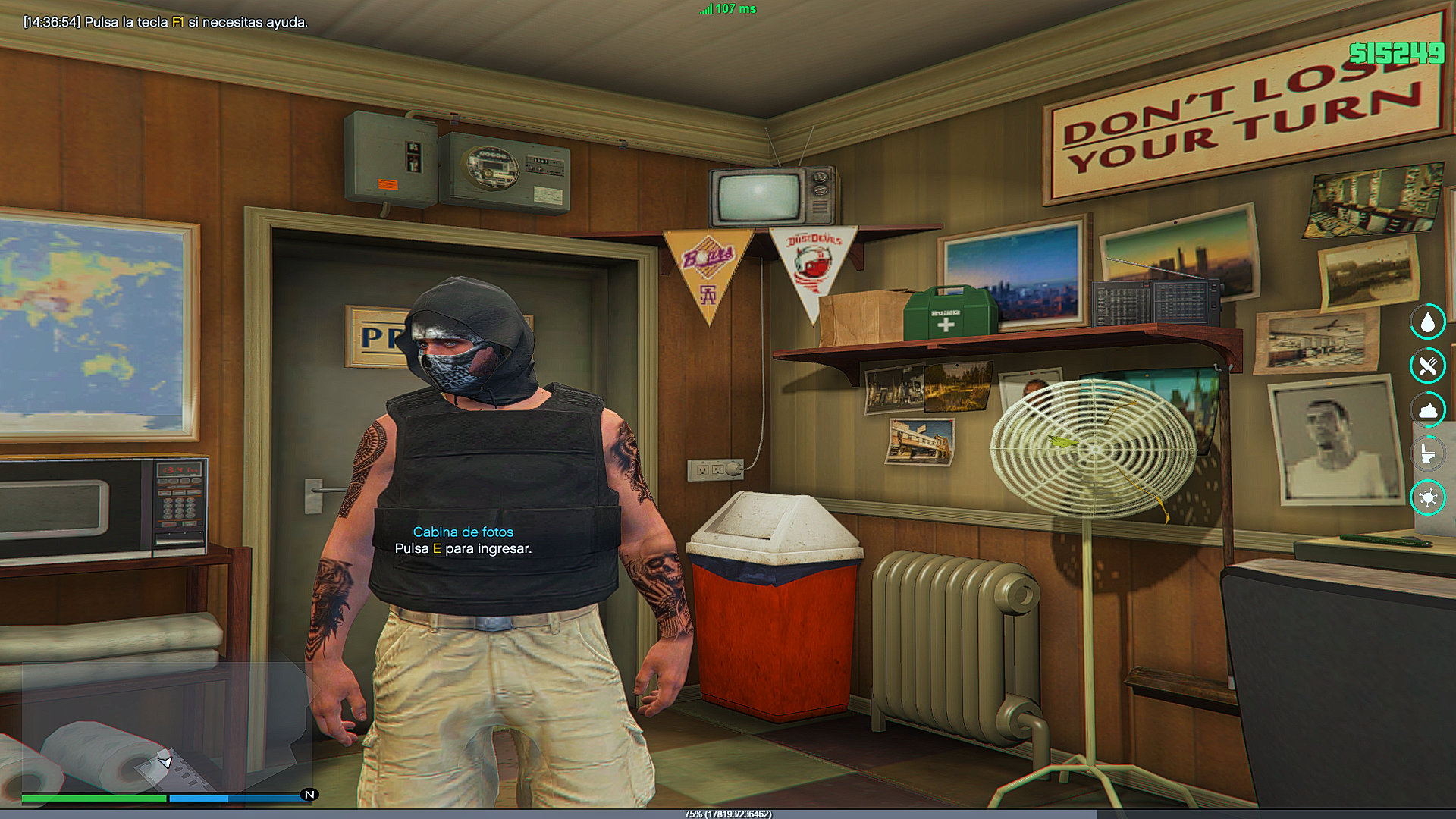Viewport: 1456px width, 819px height.
Task: Select the knife and fork hunger icon
Action: tap(1428, 366)
